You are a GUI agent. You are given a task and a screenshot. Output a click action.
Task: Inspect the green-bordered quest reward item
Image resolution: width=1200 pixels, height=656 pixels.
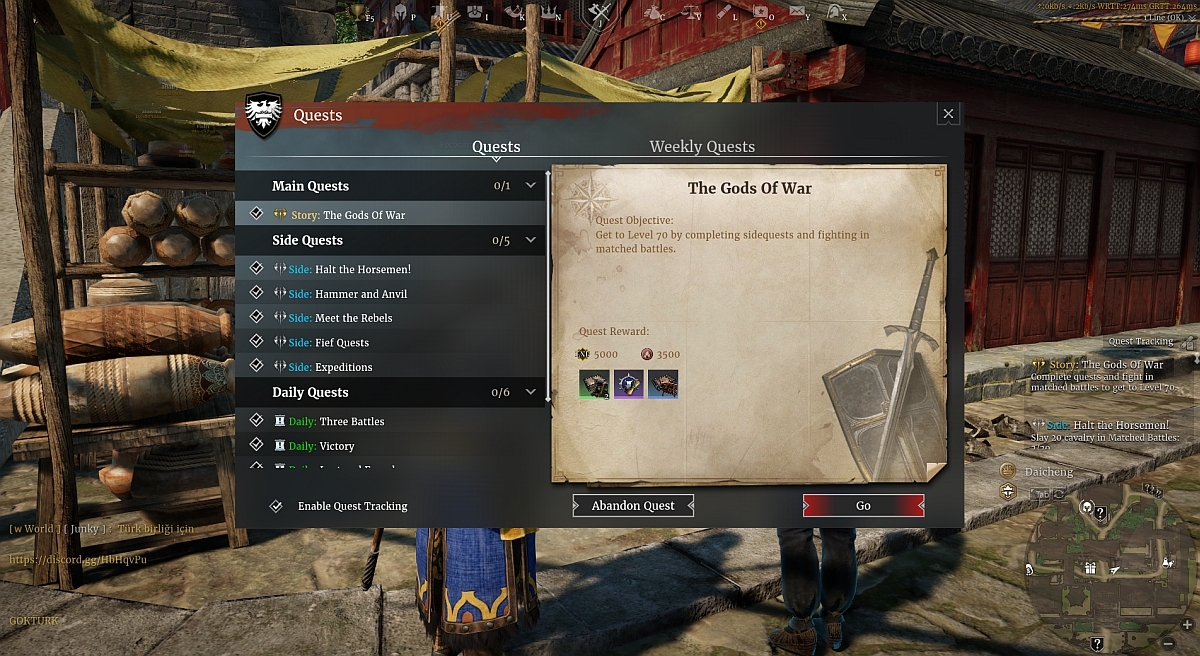[x=594, y=384]
